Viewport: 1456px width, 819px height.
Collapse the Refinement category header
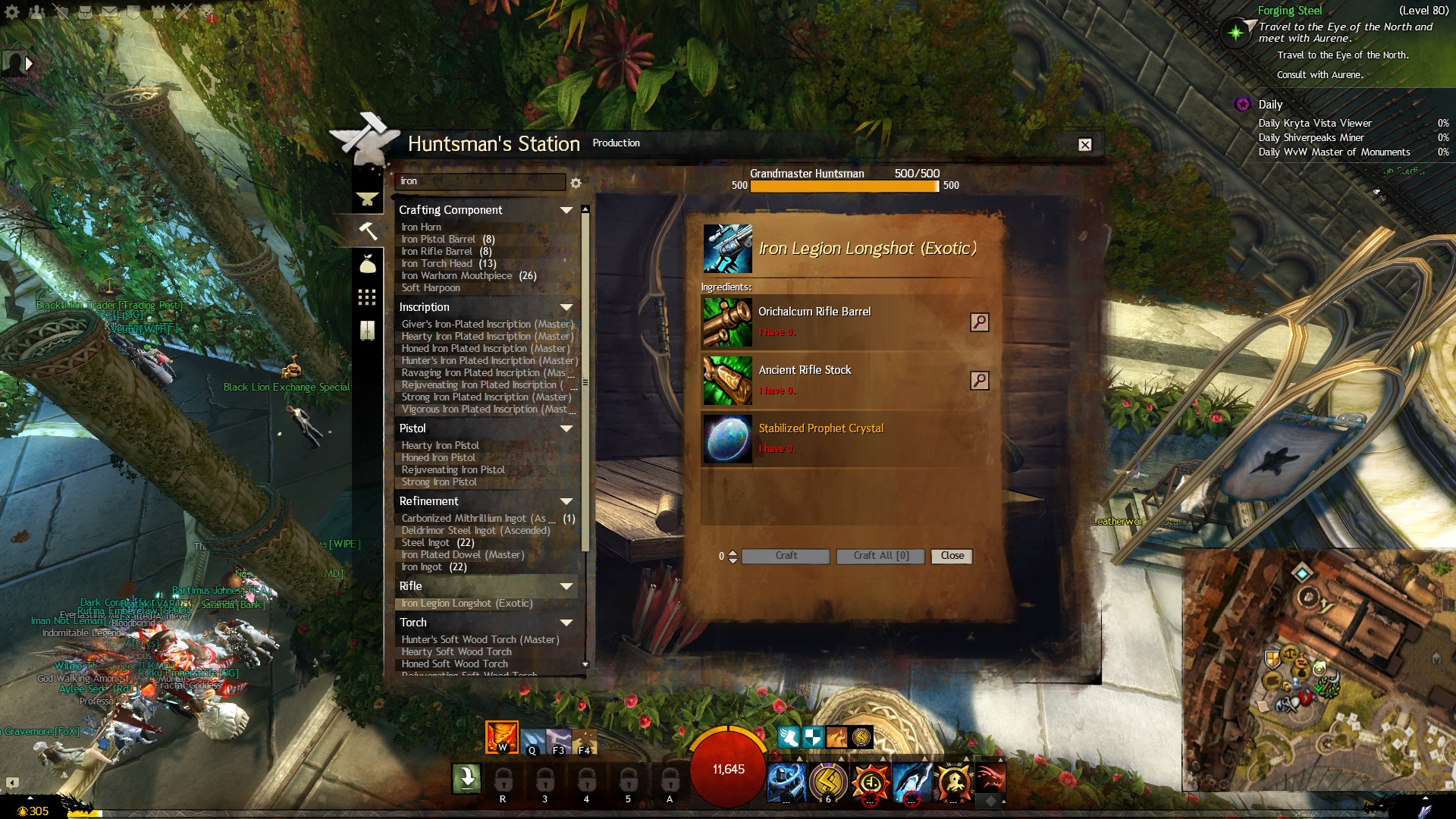566,501
